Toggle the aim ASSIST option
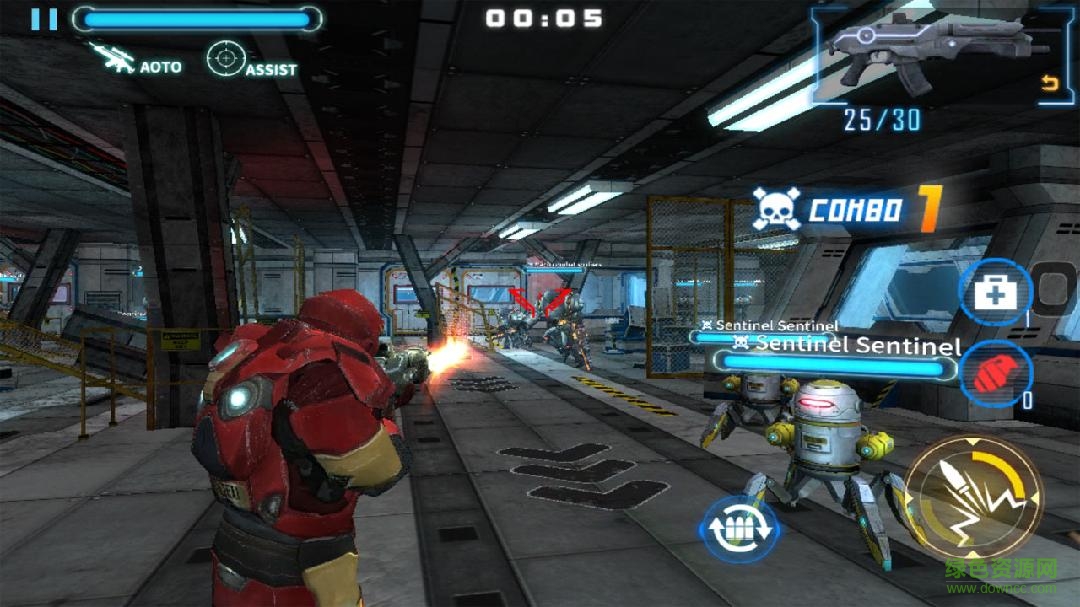 click(252, 60)
